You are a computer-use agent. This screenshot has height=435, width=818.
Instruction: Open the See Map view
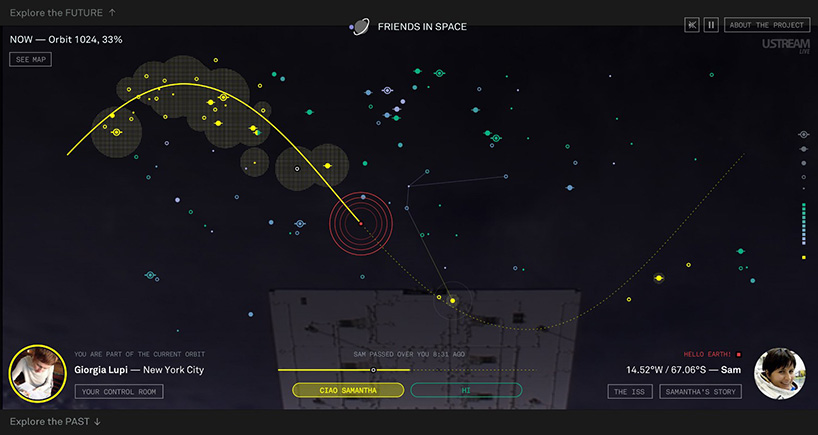(x=31, y=60)
